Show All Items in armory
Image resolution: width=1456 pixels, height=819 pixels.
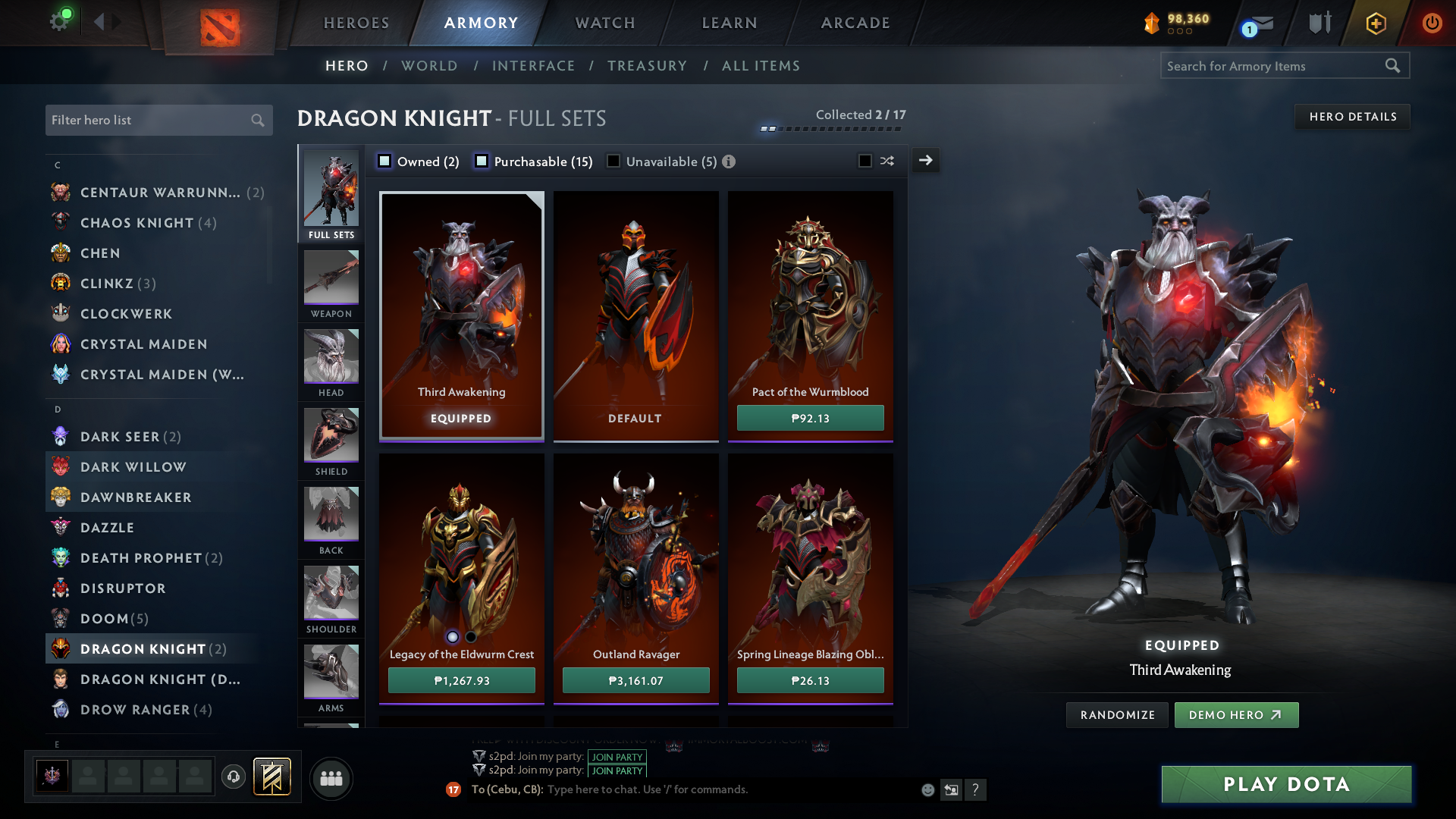(x=761, y=66)
